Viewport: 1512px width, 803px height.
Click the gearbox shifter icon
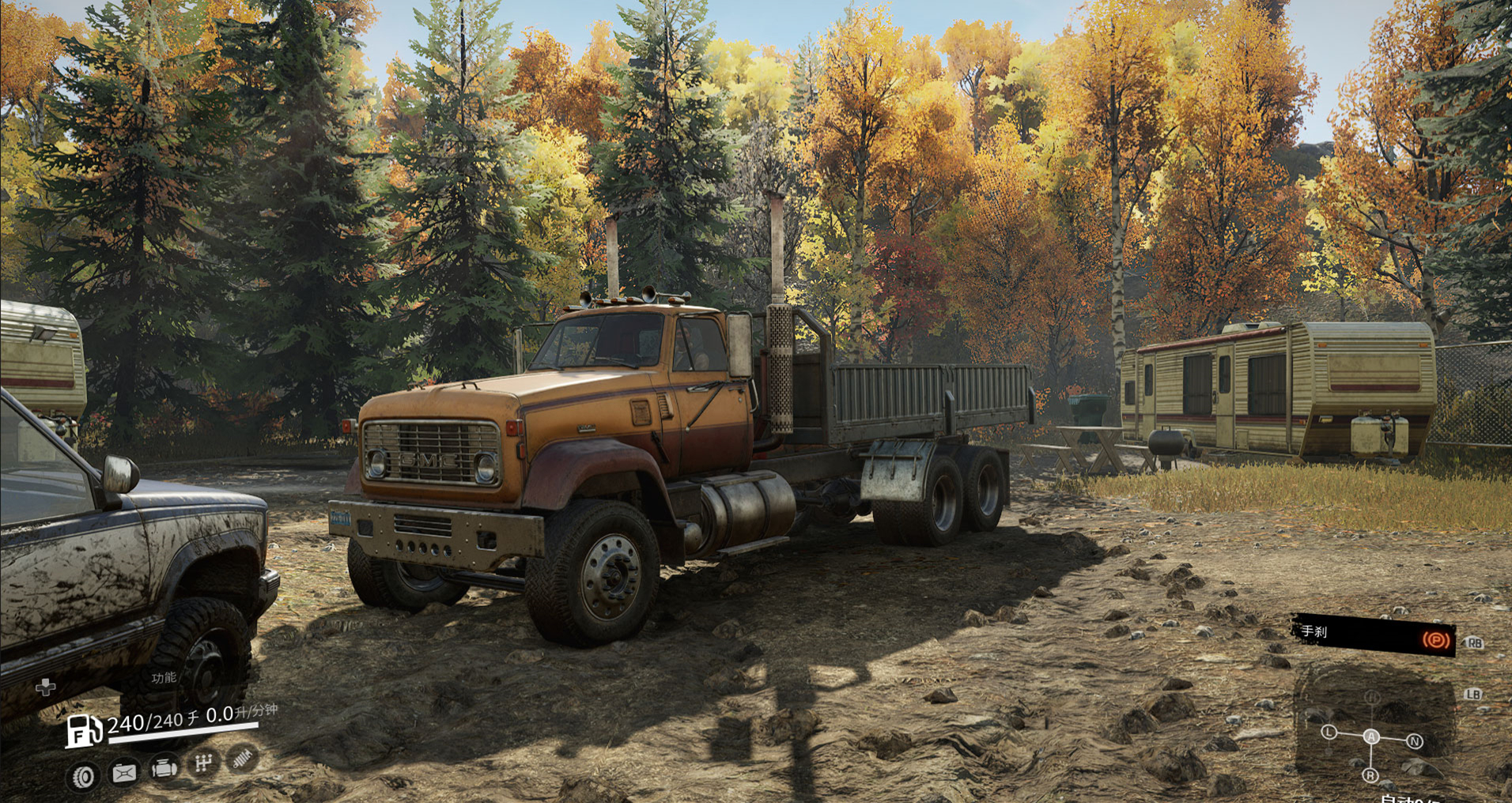(203, 763)
